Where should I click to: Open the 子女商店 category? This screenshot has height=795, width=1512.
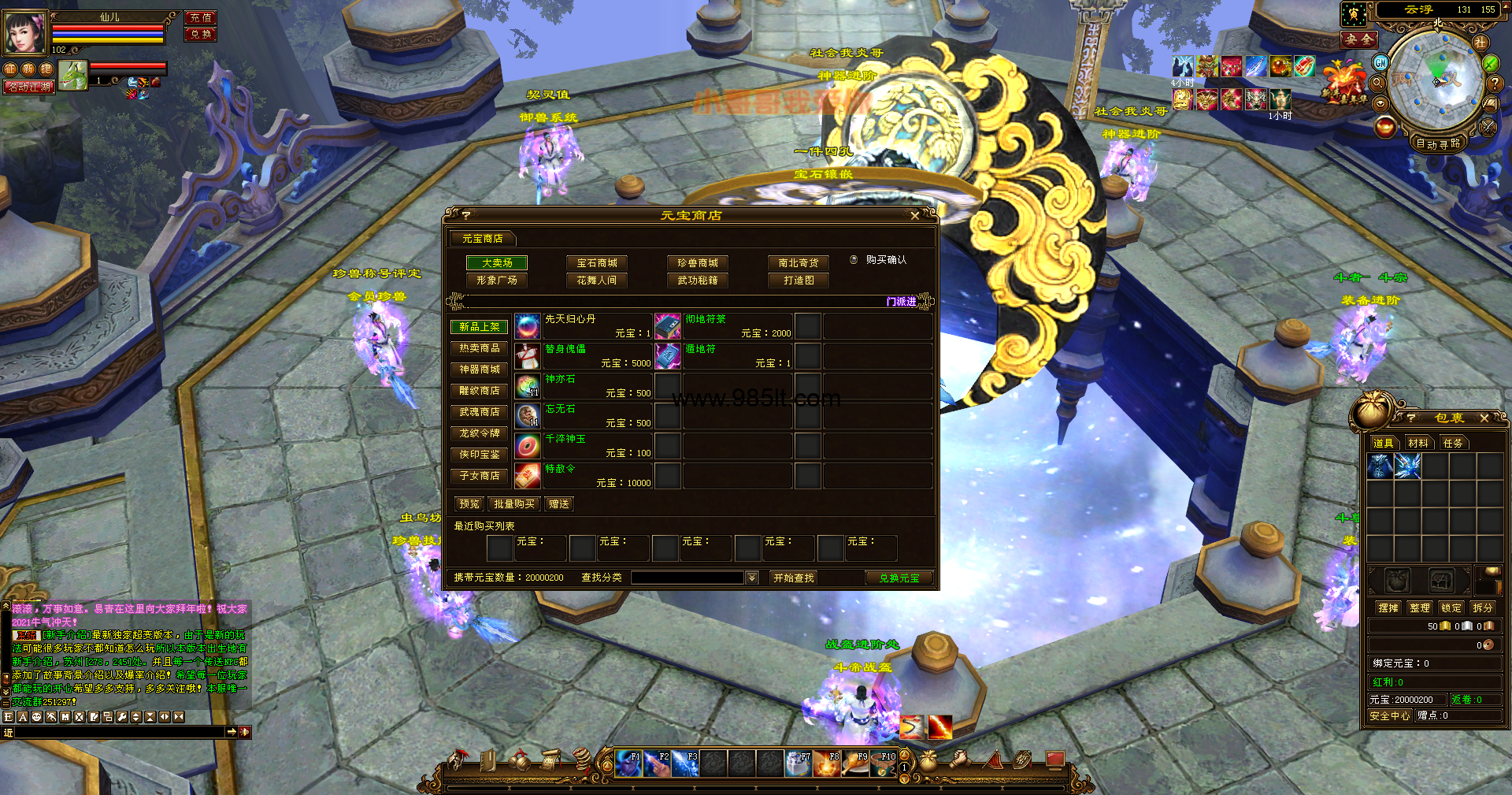(x=480, y=476)
